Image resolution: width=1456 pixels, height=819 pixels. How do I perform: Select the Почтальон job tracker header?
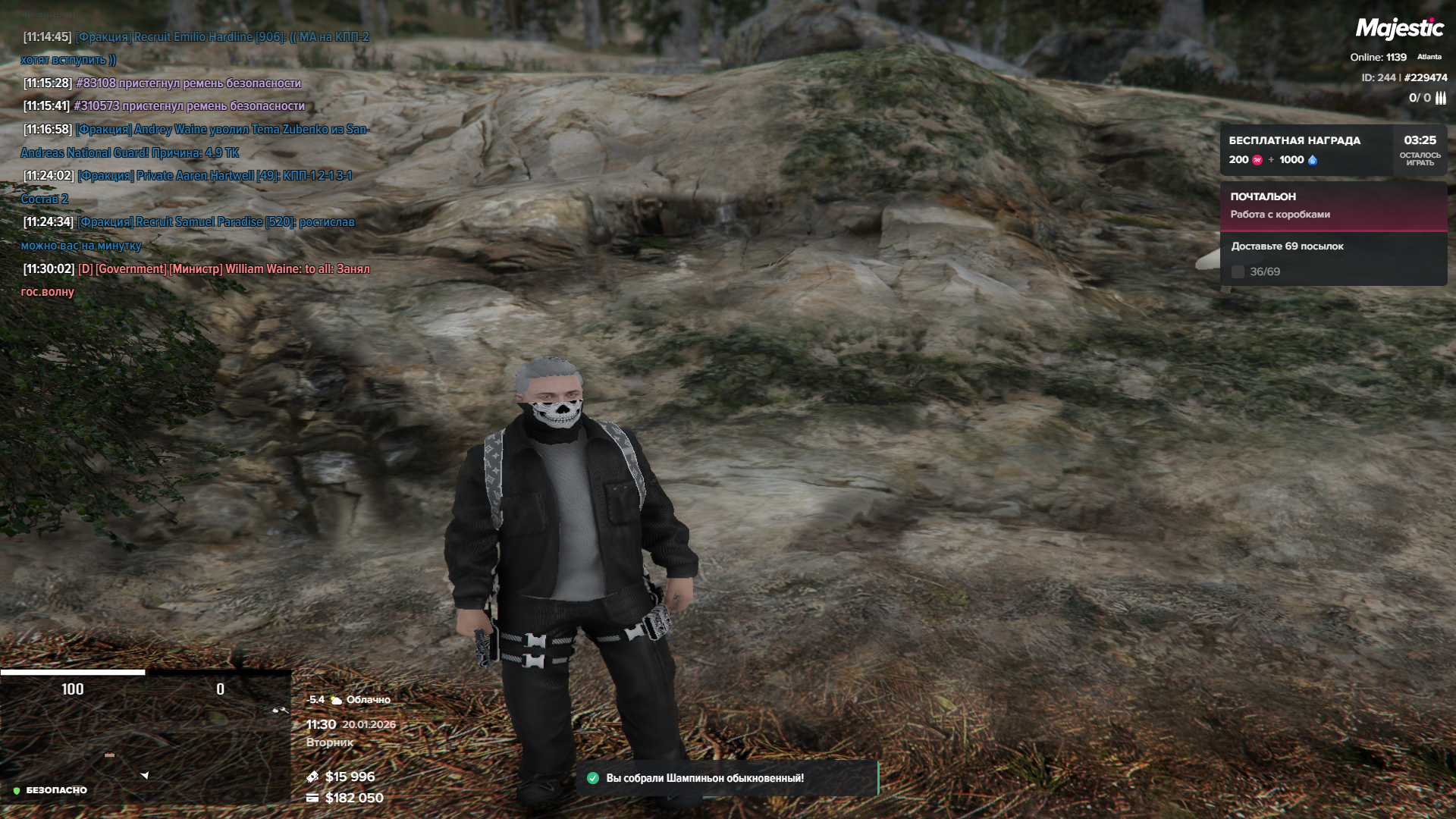pos(1332,206)
